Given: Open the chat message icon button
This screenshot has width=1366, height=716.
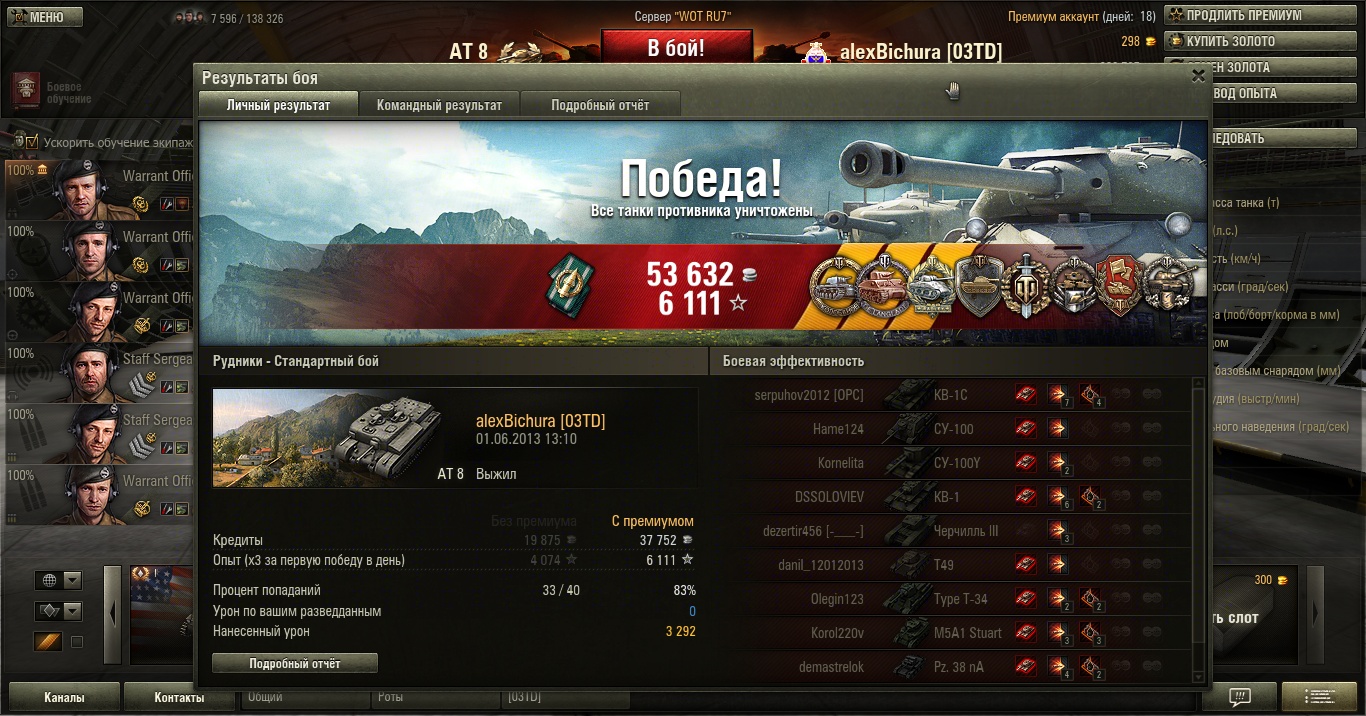Looking at the screenshot, I should [x=1239, y=697].
